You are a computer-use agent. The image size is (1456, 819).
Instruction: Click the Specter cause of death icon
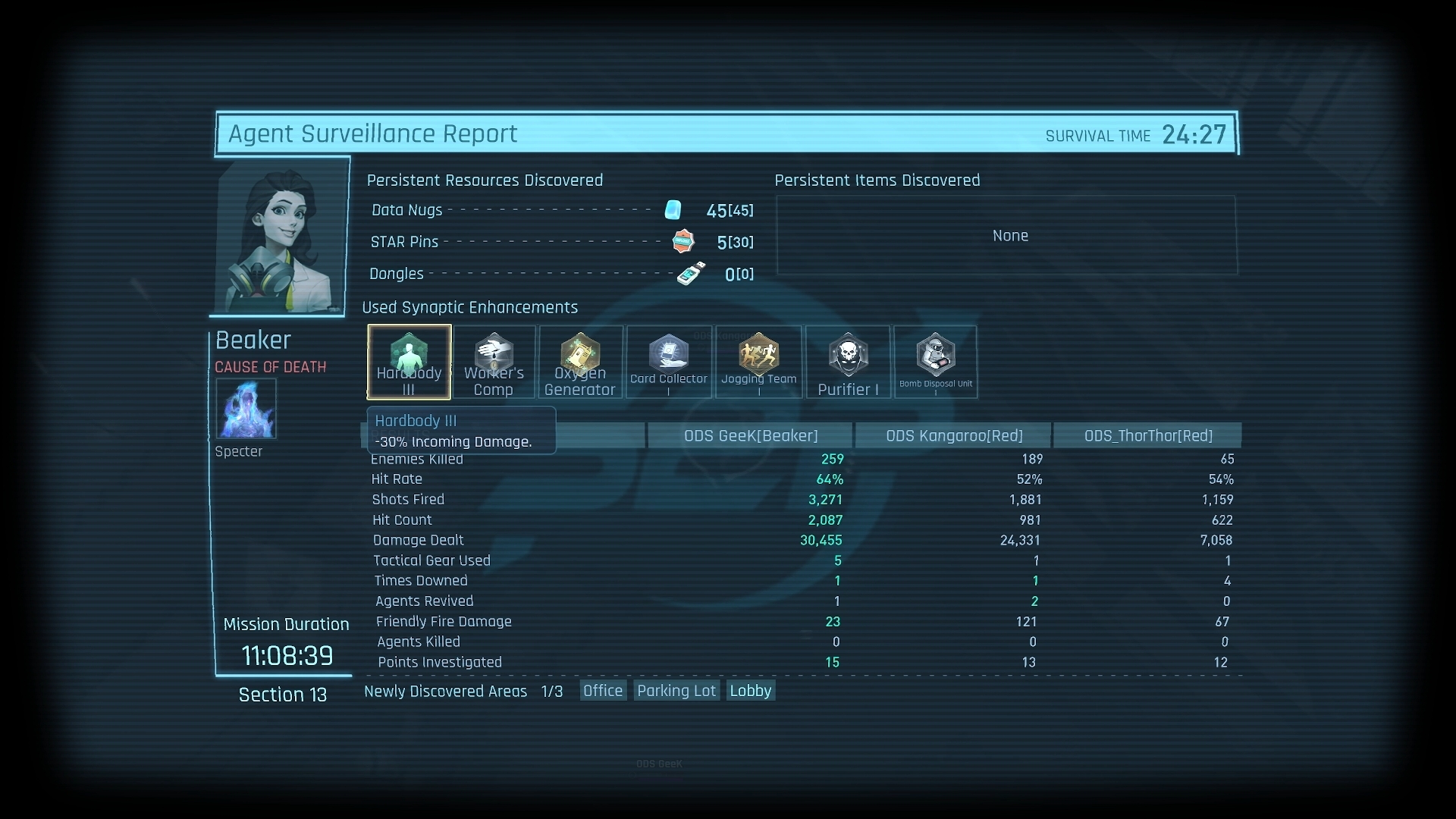(x=246, y=409)
